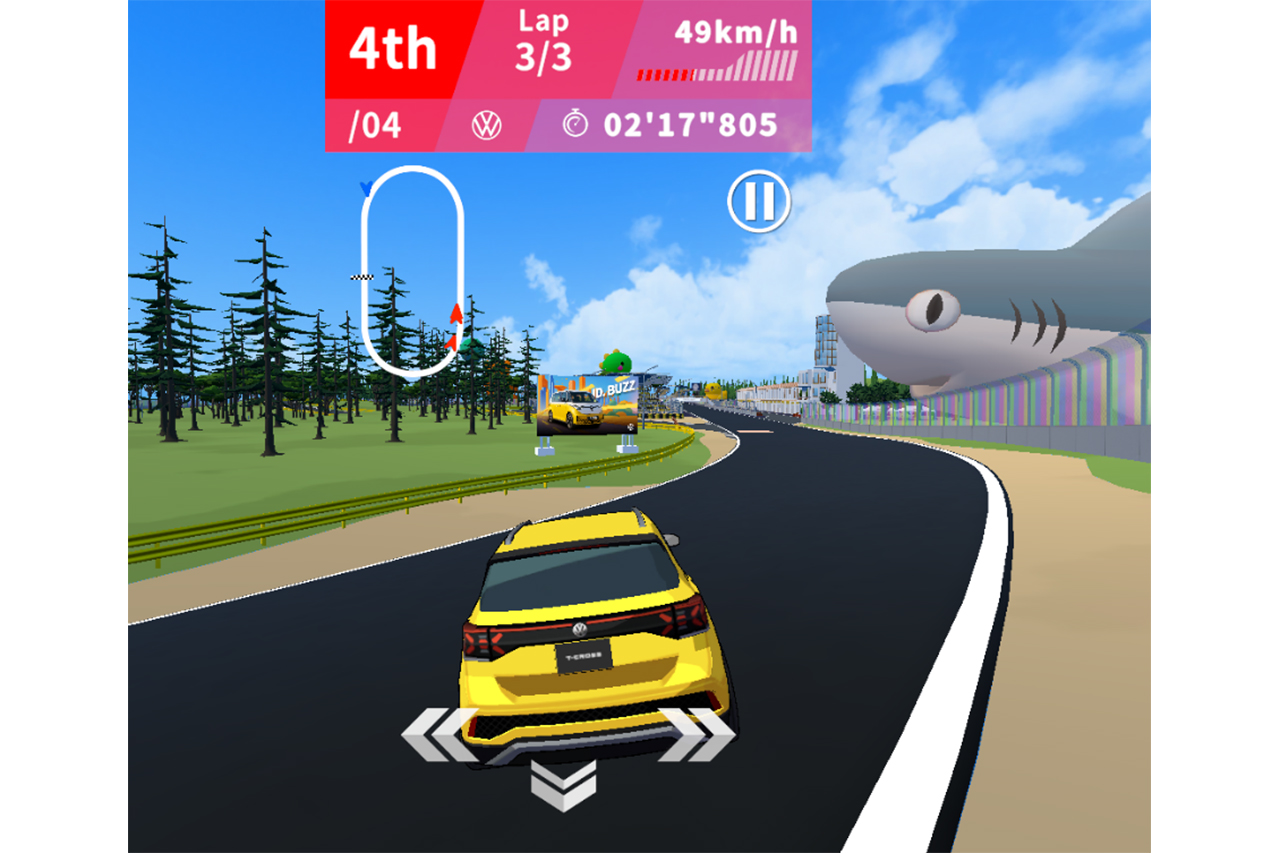Tap the downward chevron brake control
1280x853 pixels.
tap(563, 784)
